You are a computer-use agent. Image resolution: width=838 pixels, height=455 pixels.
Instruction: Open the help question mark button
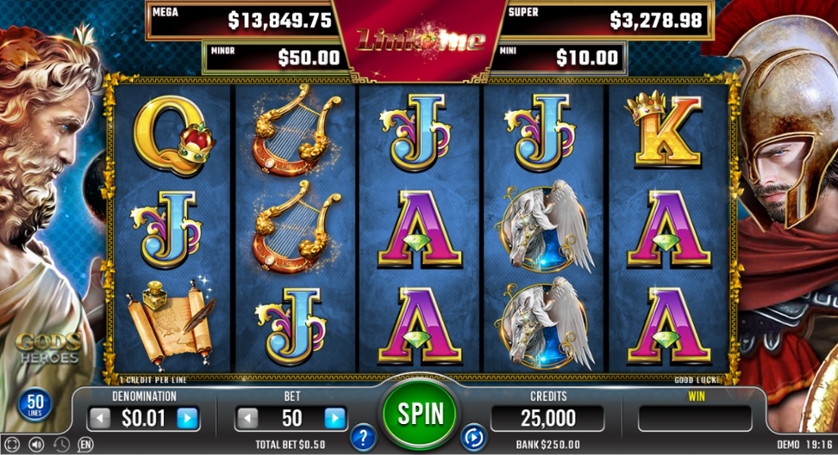coord(363,436)
